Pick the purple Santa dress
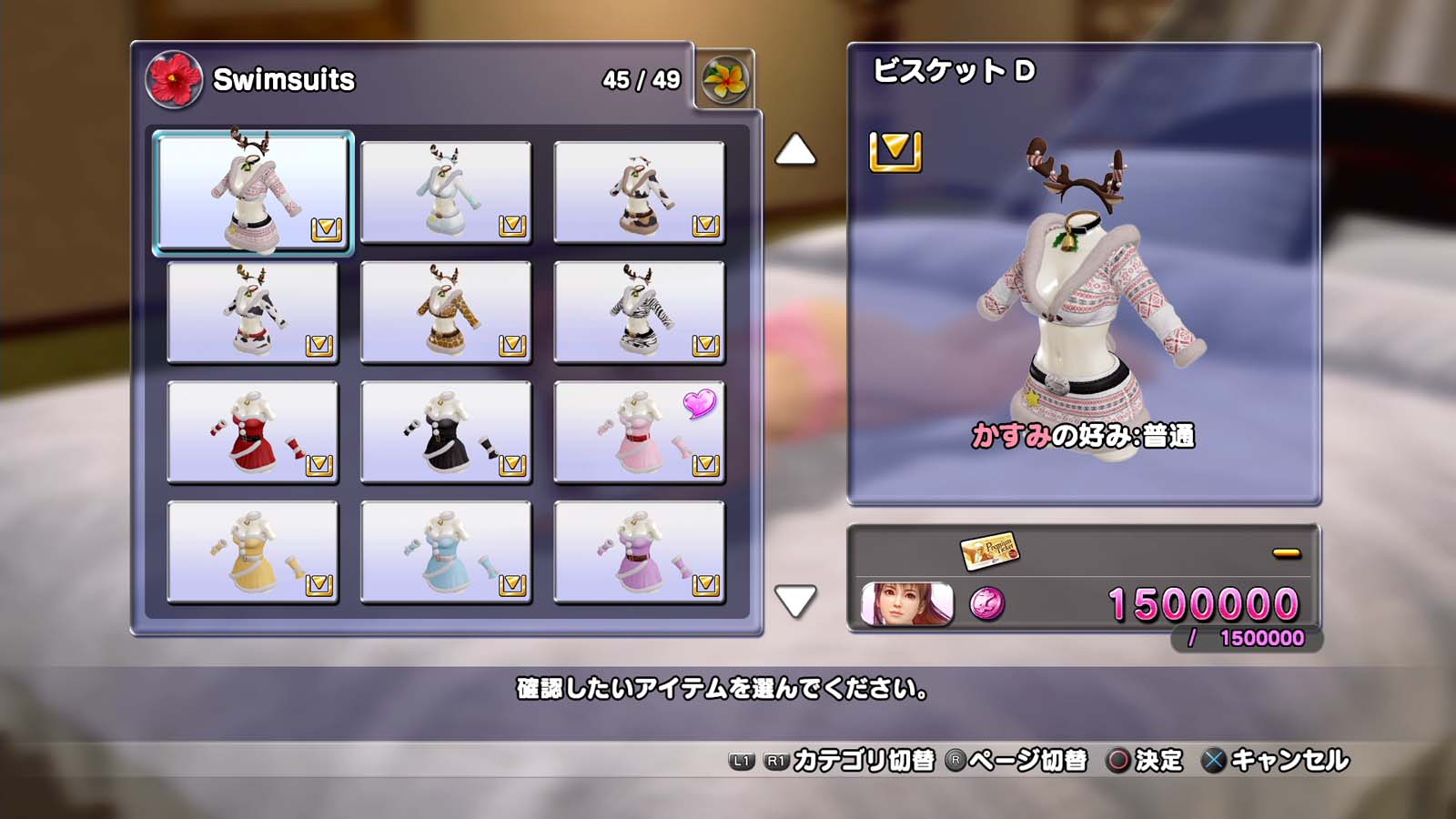Screen dimensions: 1456x819 coord(639,552)
